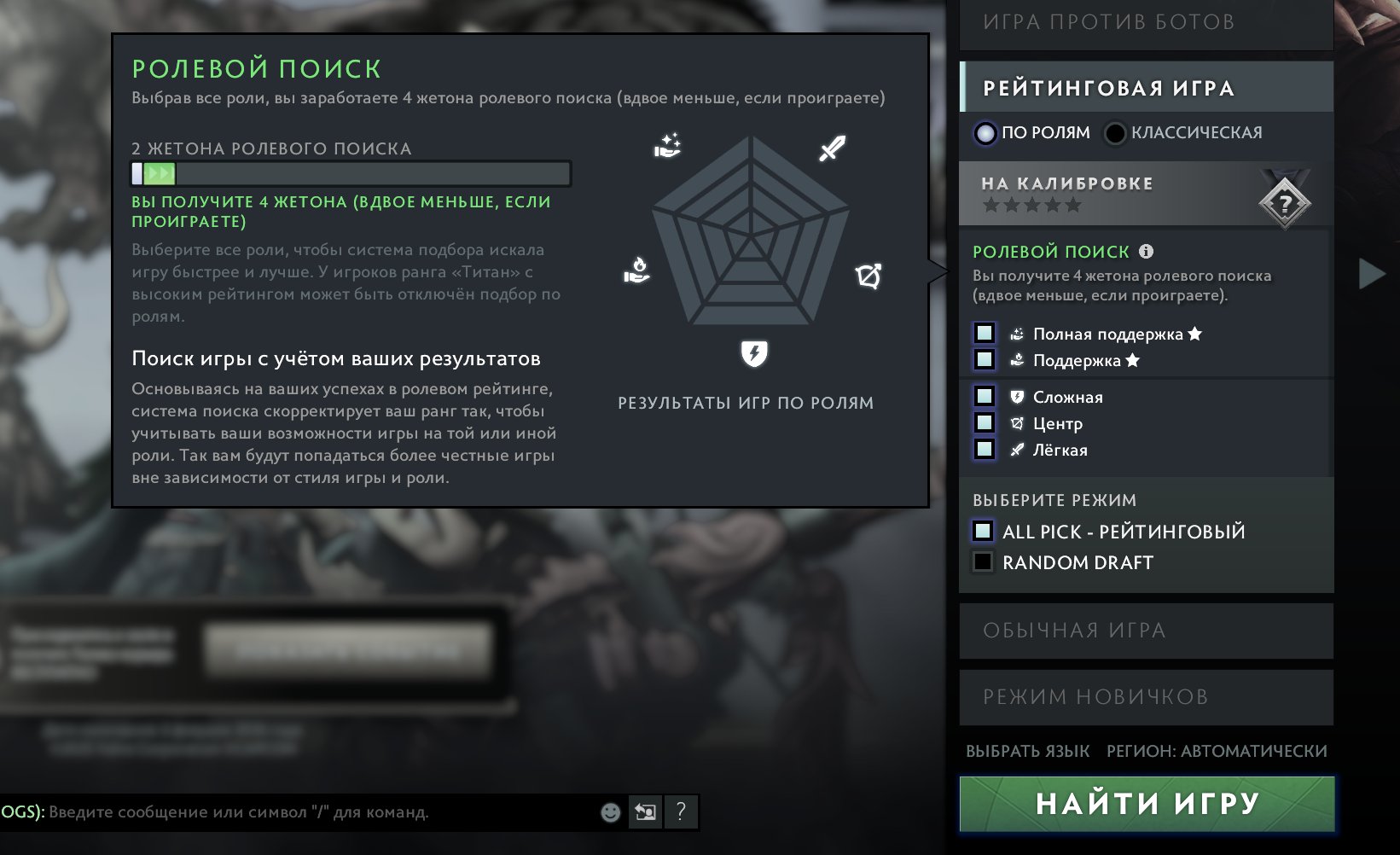
Task: Click the question mark help icon near chat input
Action: pos(679,812)
